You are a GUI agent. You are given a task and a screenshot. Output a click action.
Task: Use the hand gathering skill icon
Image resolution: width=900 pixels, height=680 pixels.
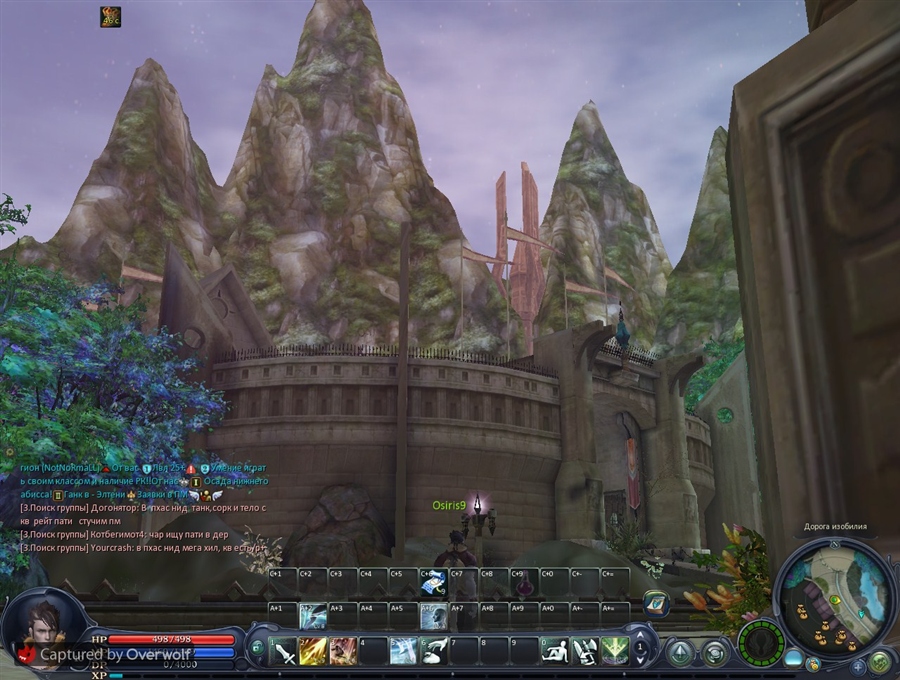point(434,651)
